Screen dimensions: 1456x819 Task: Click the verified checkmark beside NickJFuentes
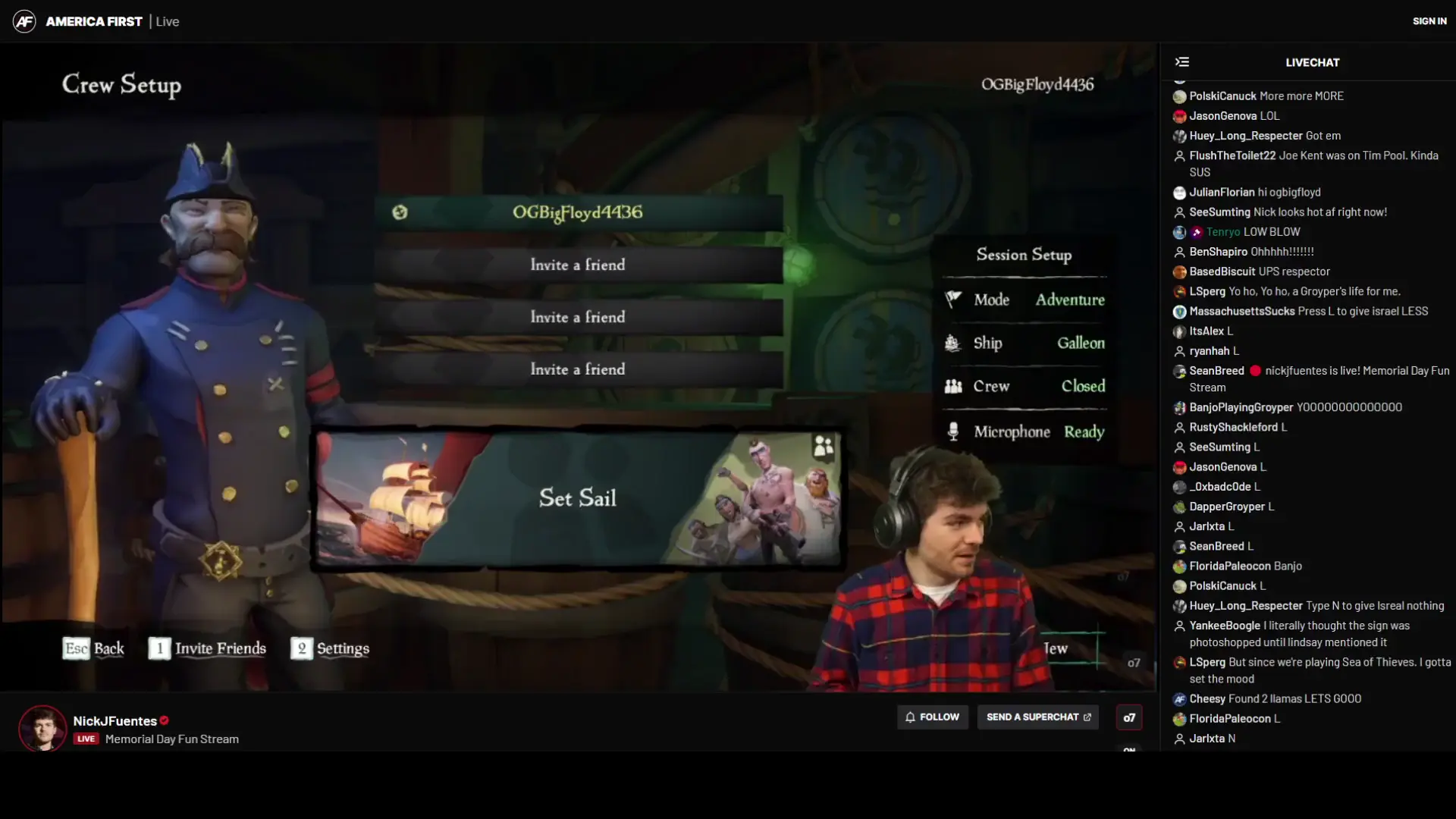pos(164,720)
